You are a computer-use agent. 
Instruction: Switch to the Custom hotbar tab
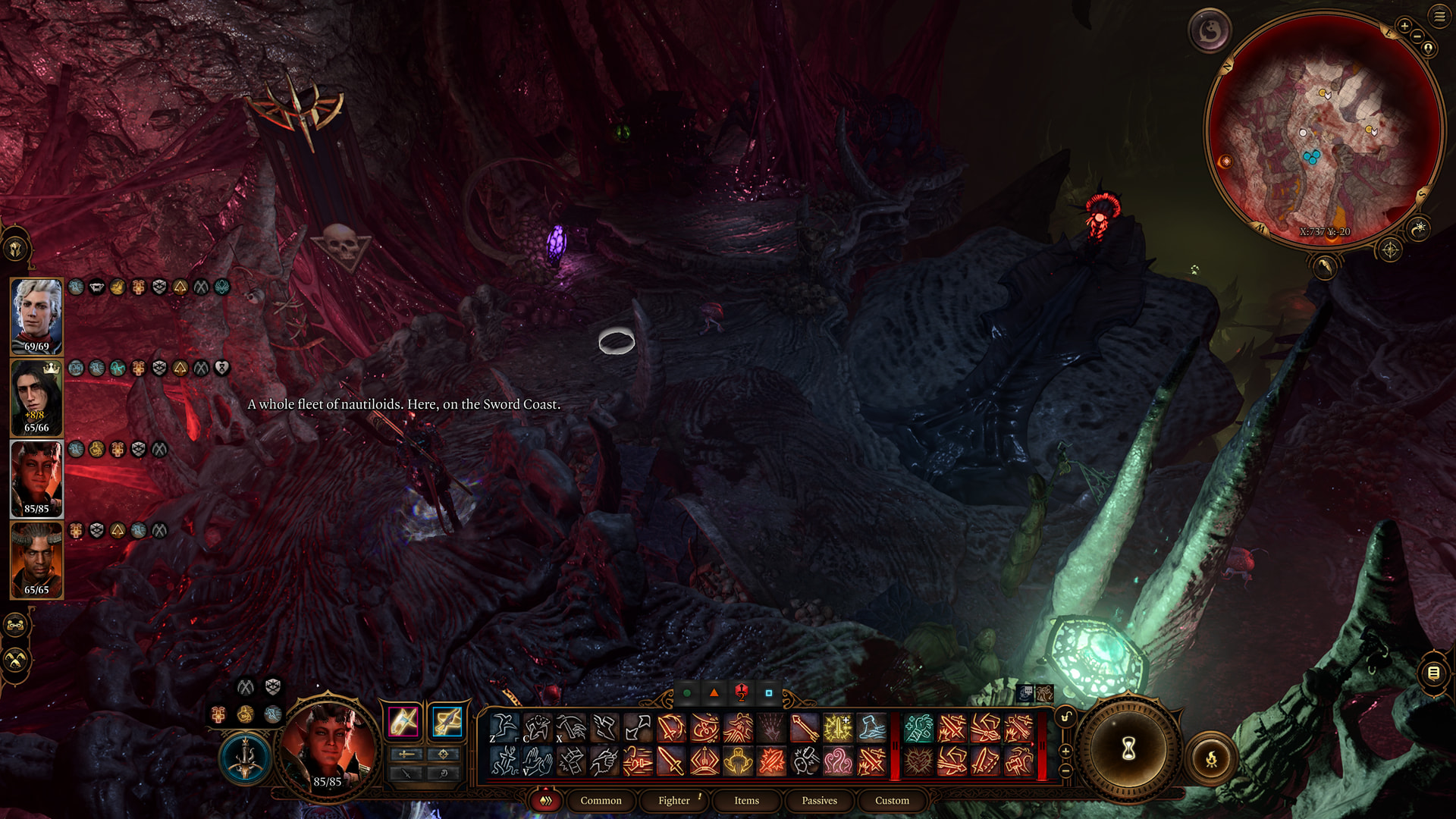coord(892,800)
